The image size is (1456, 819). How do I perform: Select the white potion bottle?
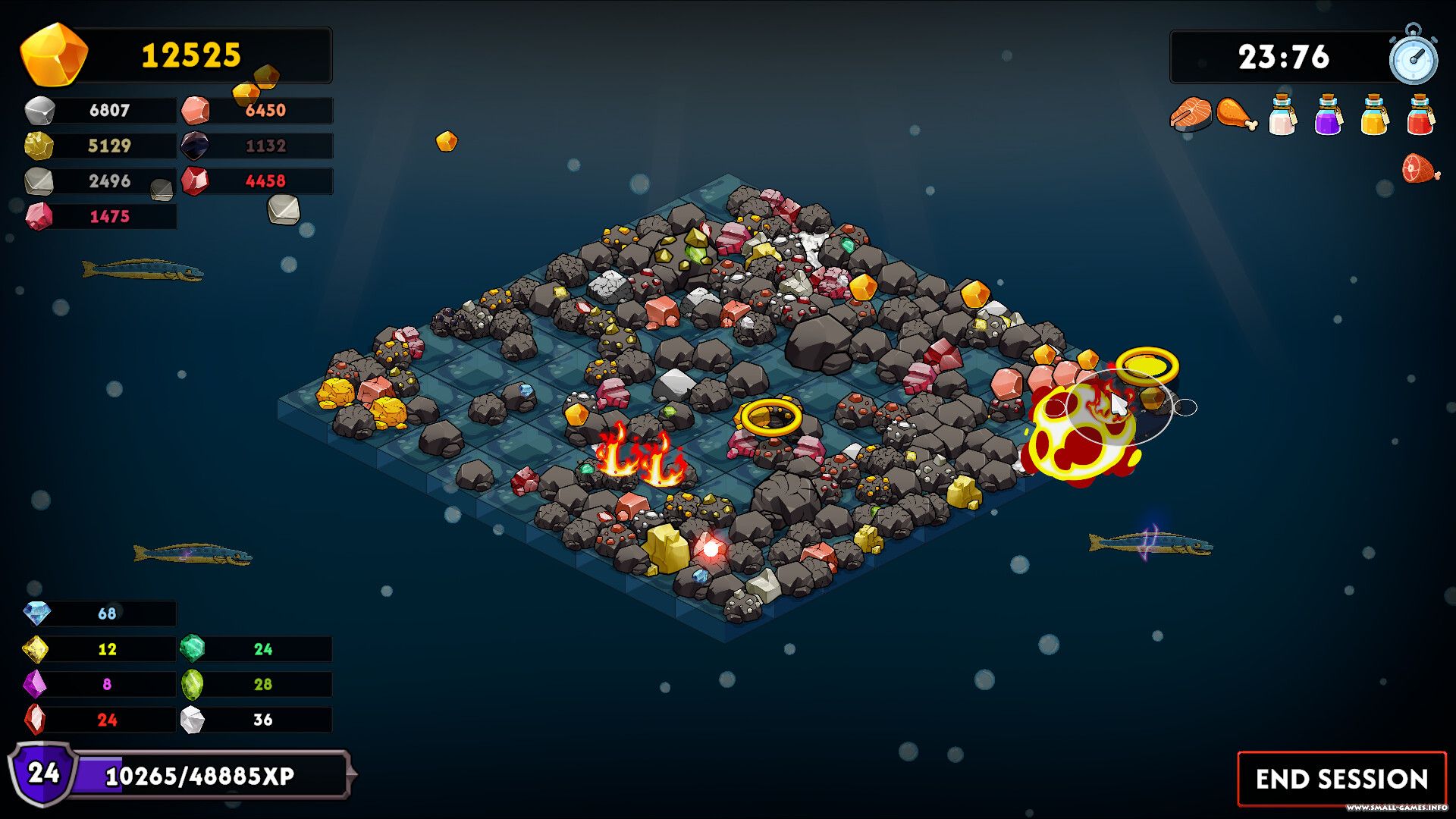[x=1282, y=115]
